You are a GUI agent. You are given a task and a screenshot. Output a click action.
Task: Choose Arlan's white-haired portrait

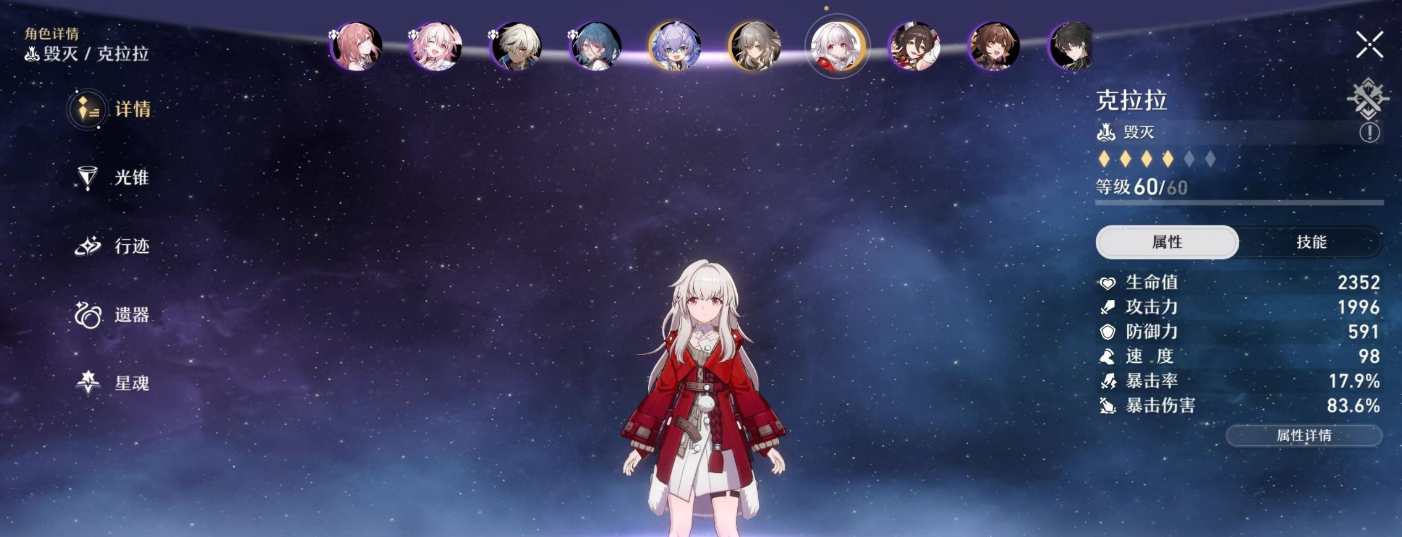coord(516,46)
